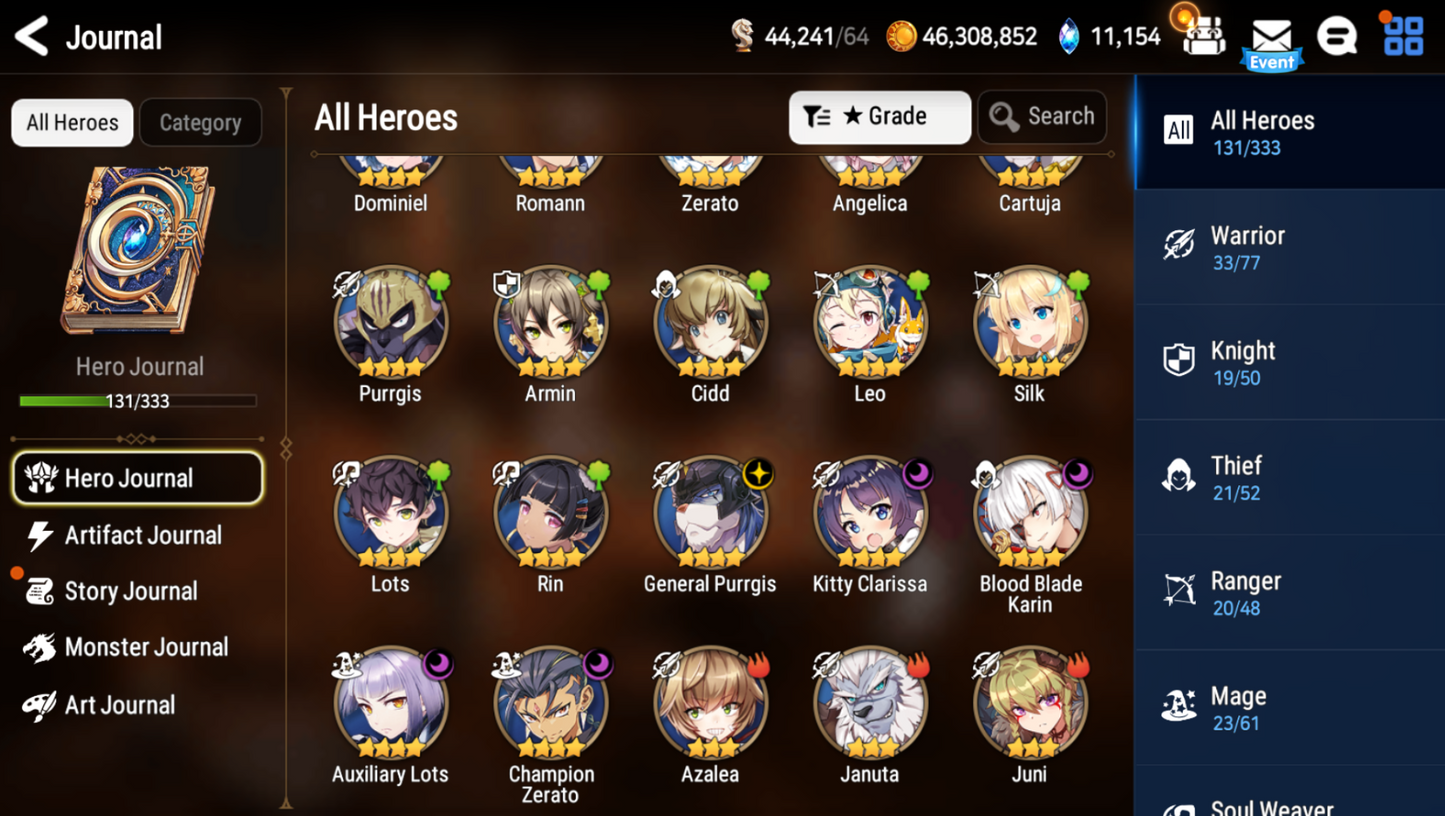This screenshot has height=816, width=1445.
Task: Open the Story Journal
Action: 130,591
